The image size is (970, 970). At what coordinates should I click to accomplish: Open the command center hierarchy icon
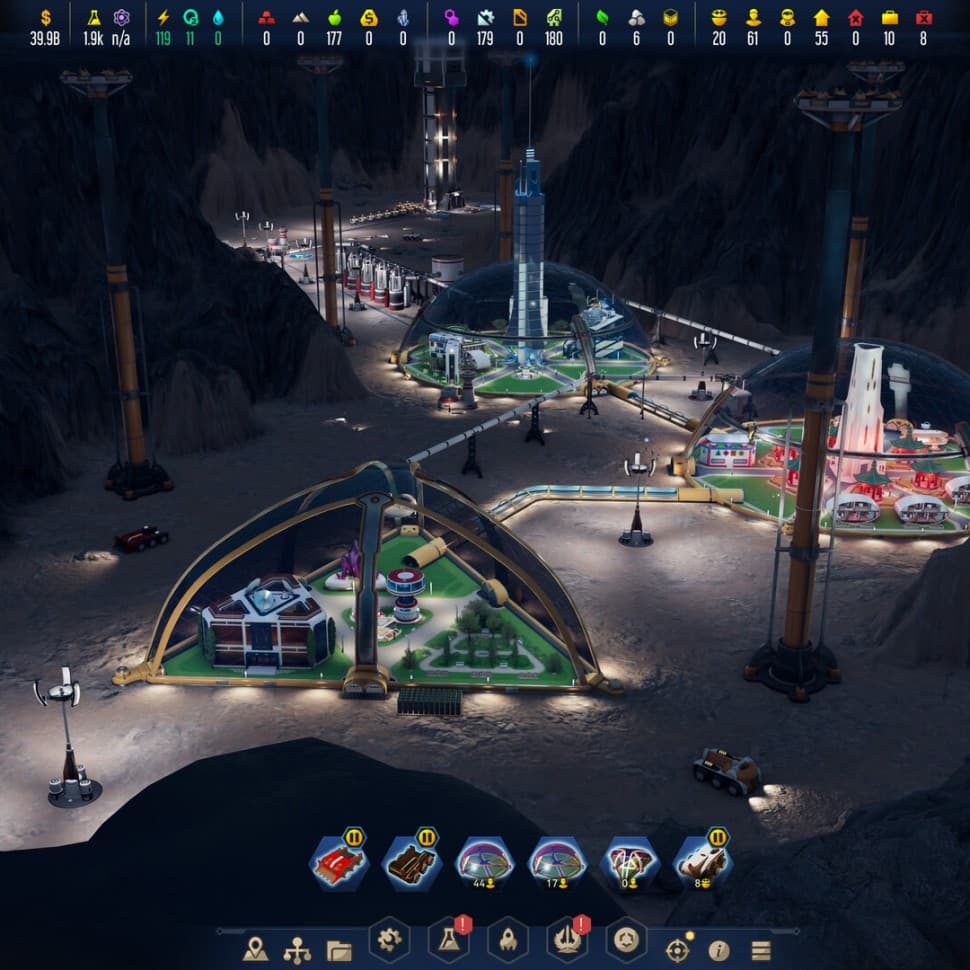point(297,949)
